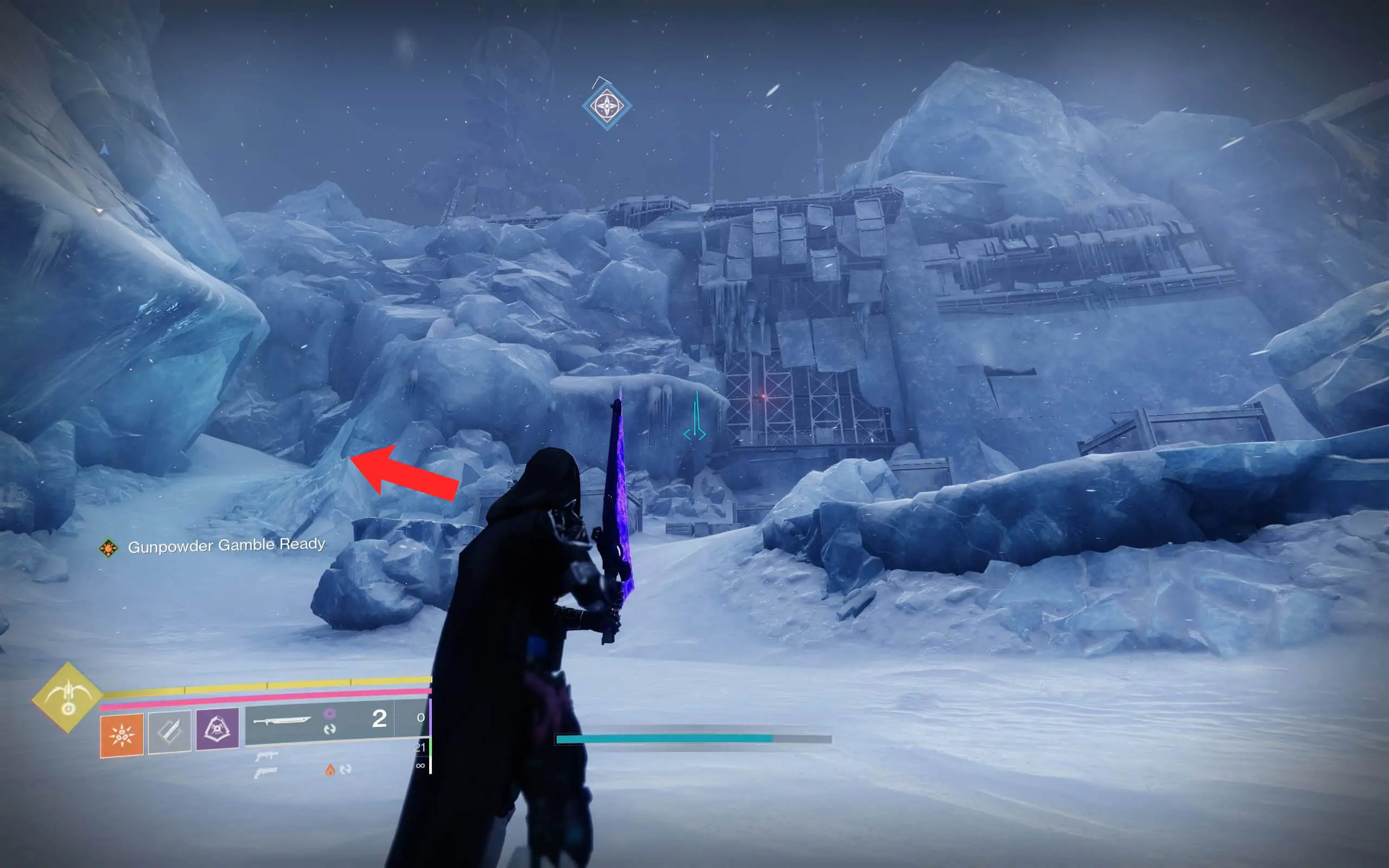1389x868 pixels.
Task: Select the Gunpowder Gamble grenade ability icon
Action: click(x=122, y=737)
